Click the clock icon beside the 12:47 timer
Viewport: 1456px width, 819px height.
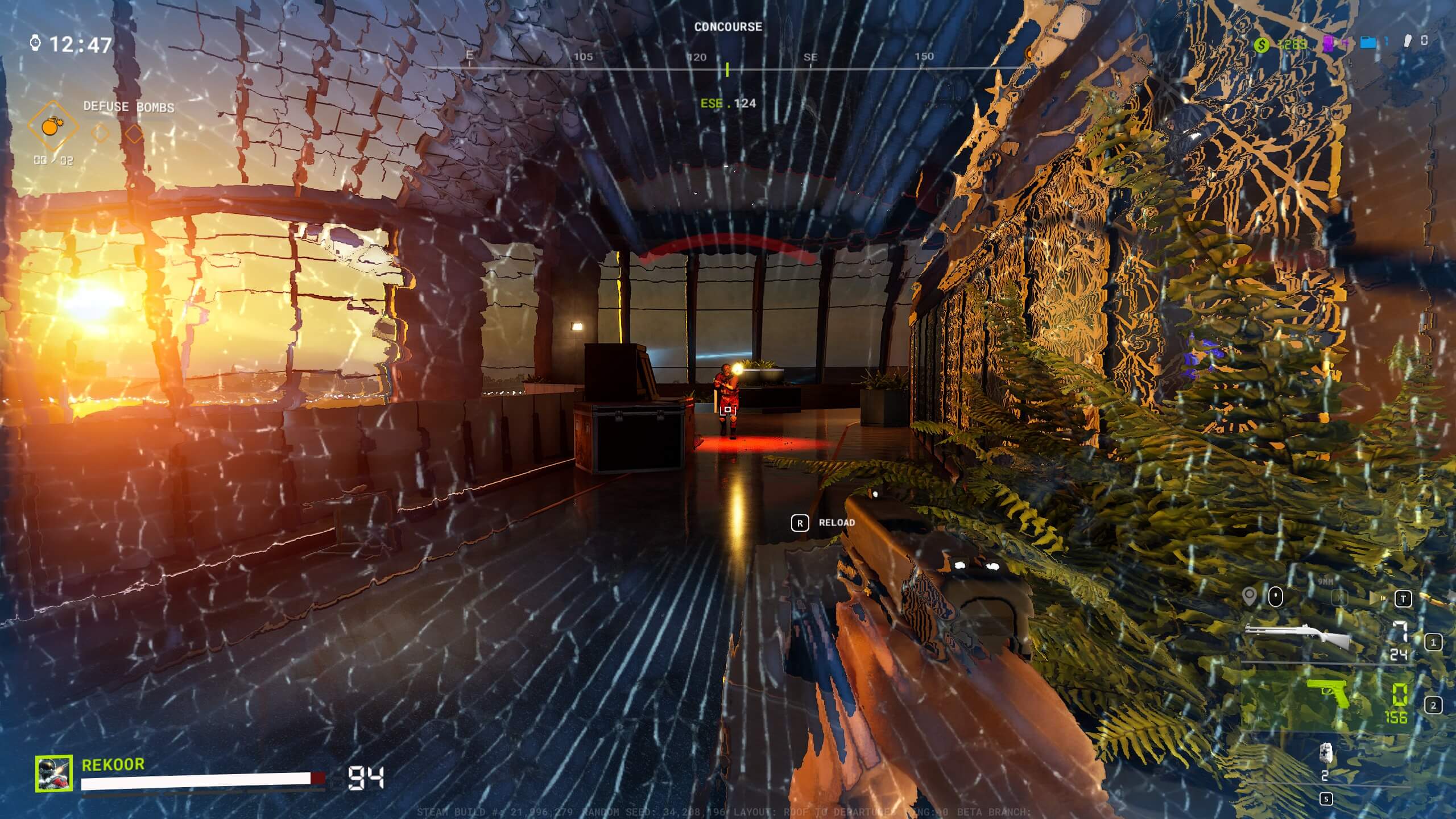(35, 42)
